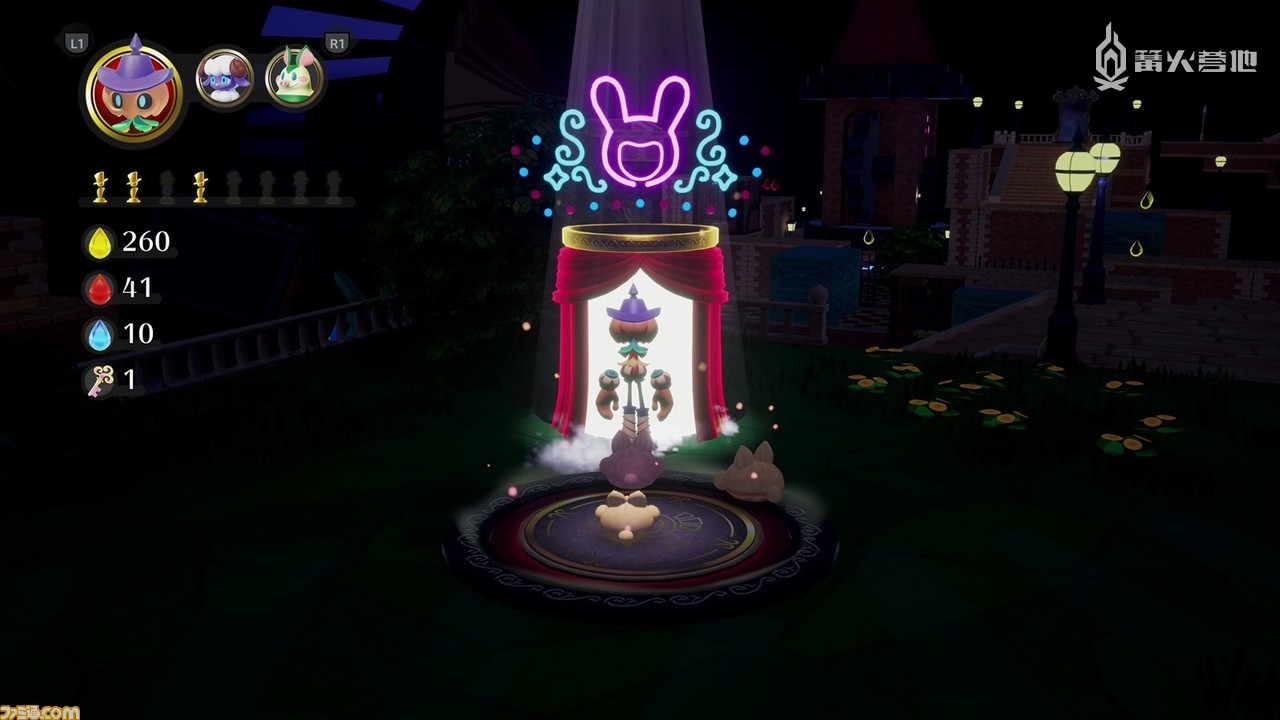Click the golden statue collection tracker
The image size is (1280, 720).
216,187
